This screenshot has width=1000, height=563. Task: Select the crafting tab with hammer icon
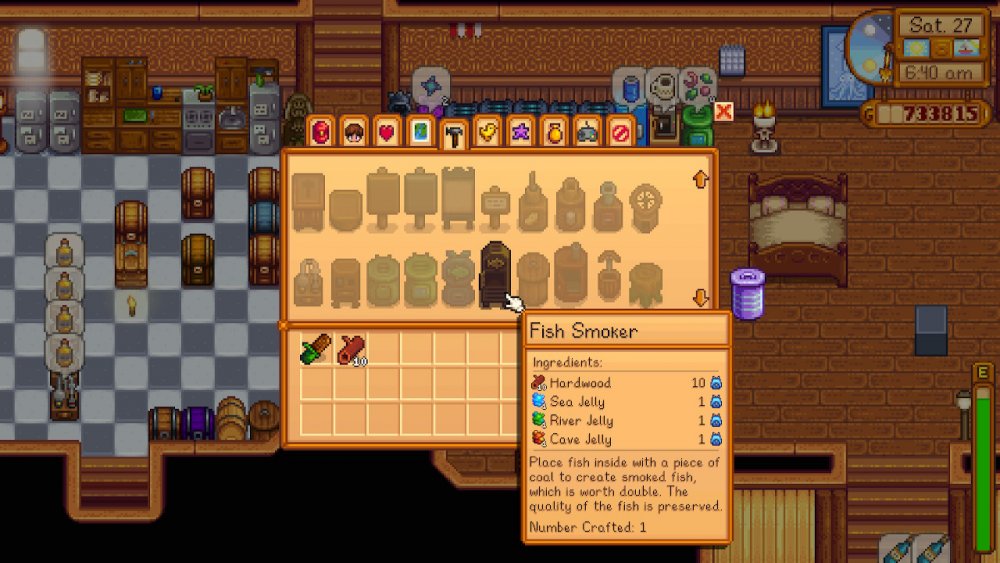(453, 132)
